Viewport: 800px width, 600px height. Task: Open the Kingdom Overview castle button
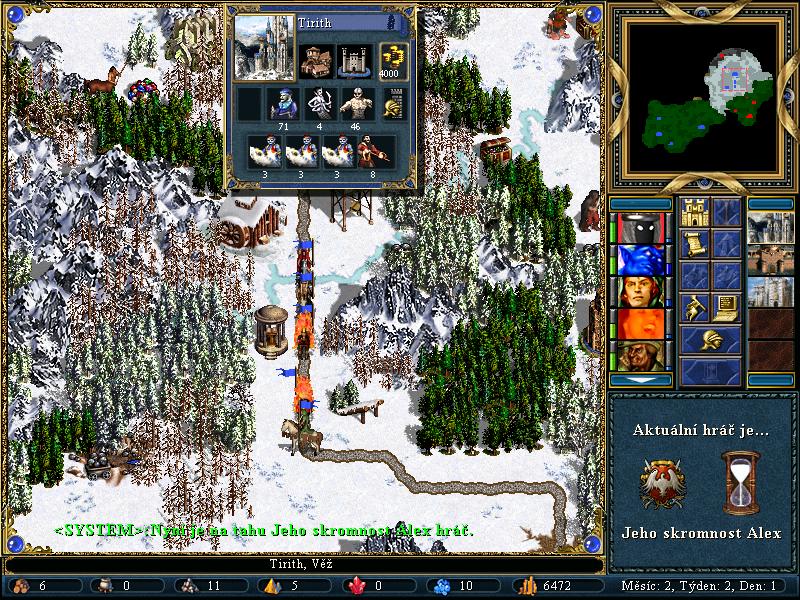pos(695,212)
